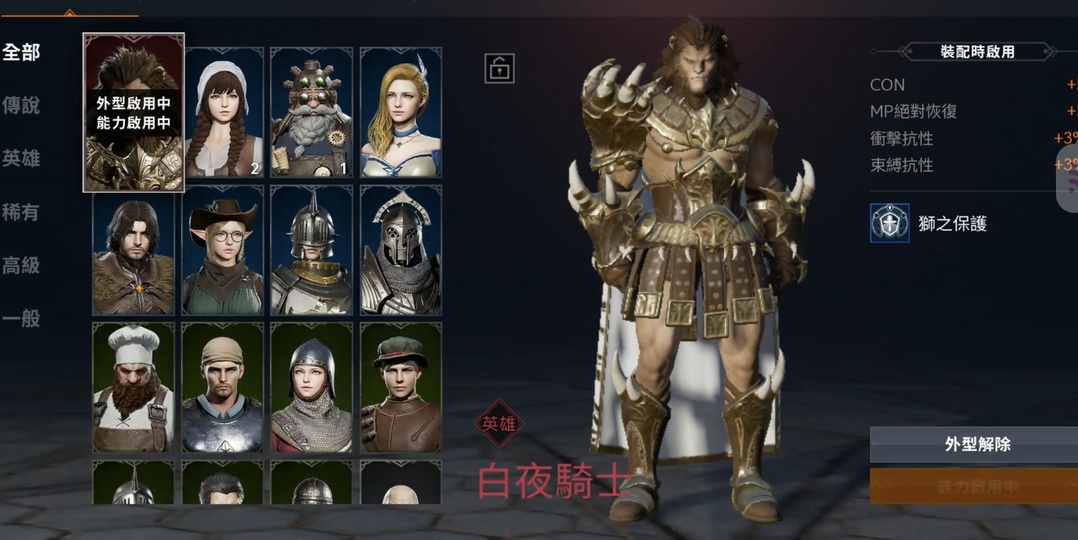Select the full-face visor helmet knight card
The width and height of the screenshot is (1078, 540).
coord(400,250)
